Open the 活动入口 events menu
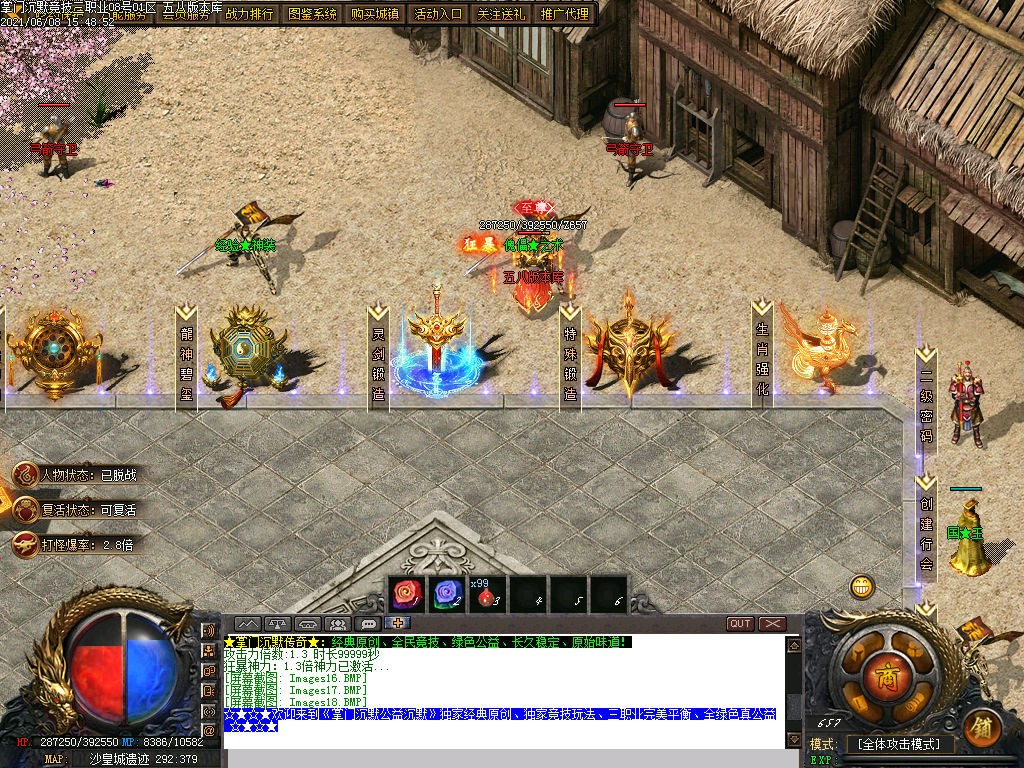The width and height of the screenshot is (1024, 768). pos(438,14)
